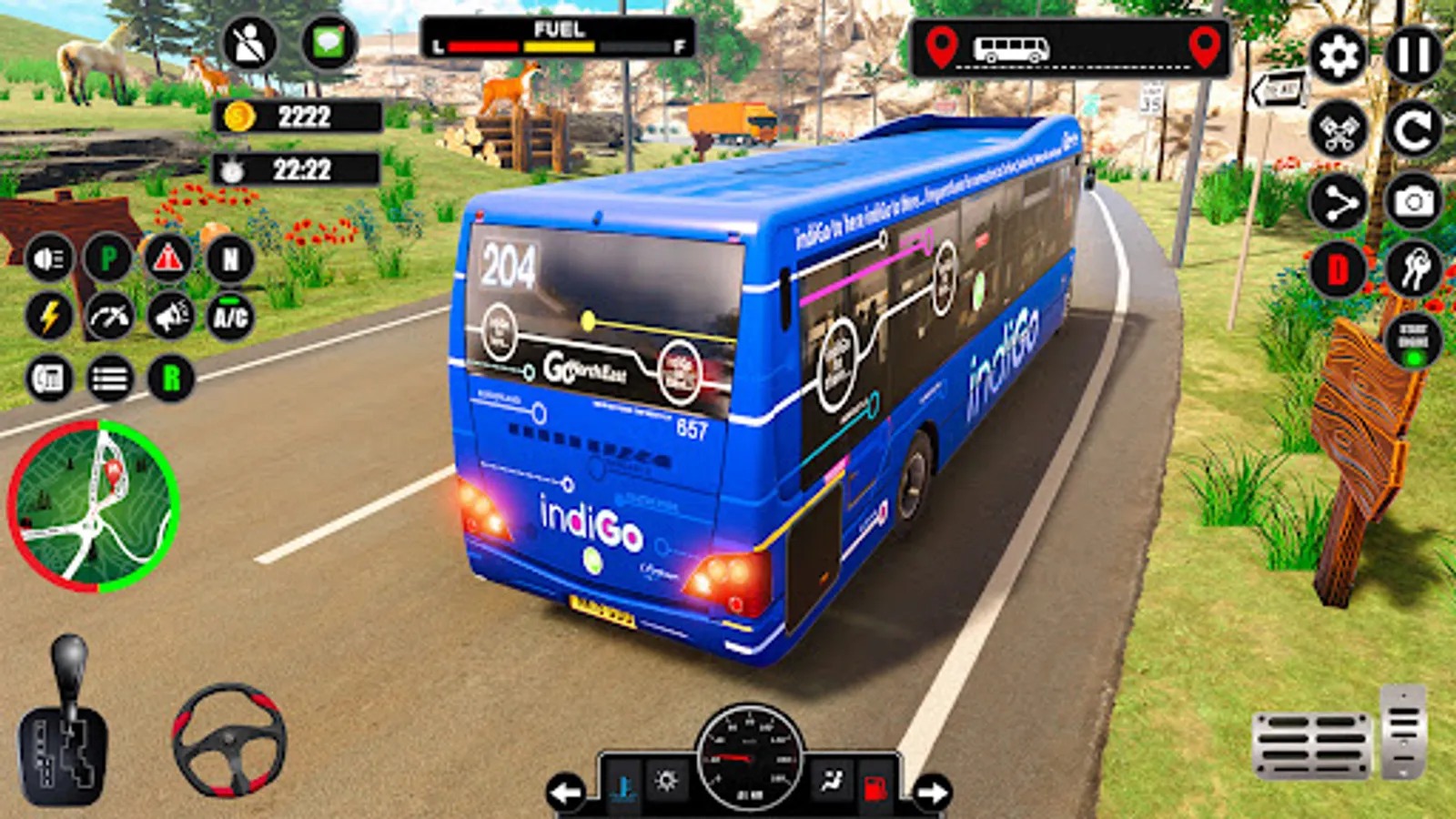Pause the game

tap(1413, 56)
